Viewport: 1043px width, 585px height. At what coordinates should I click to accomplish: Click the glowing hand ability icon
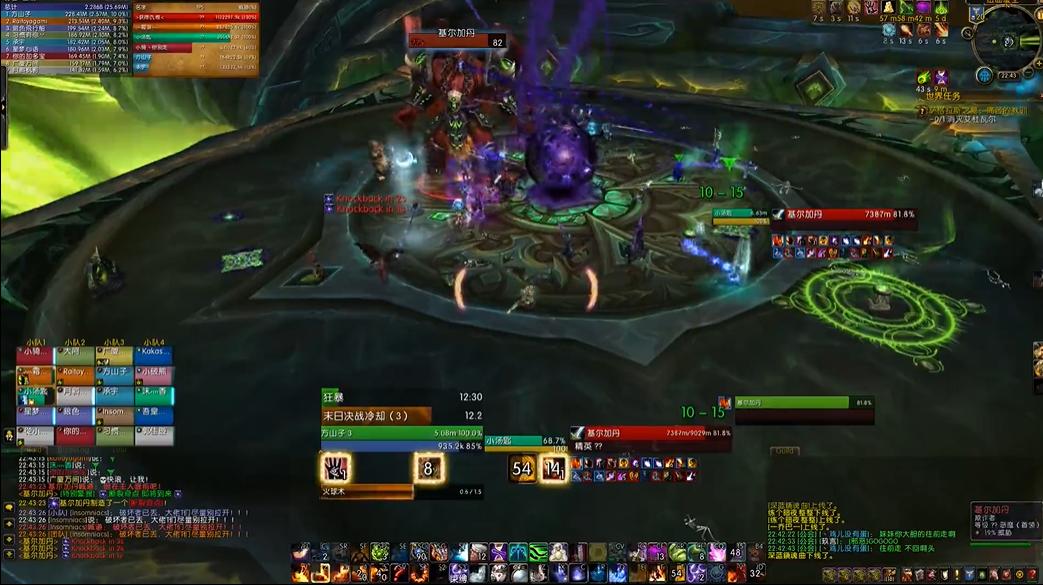point(333,468)
